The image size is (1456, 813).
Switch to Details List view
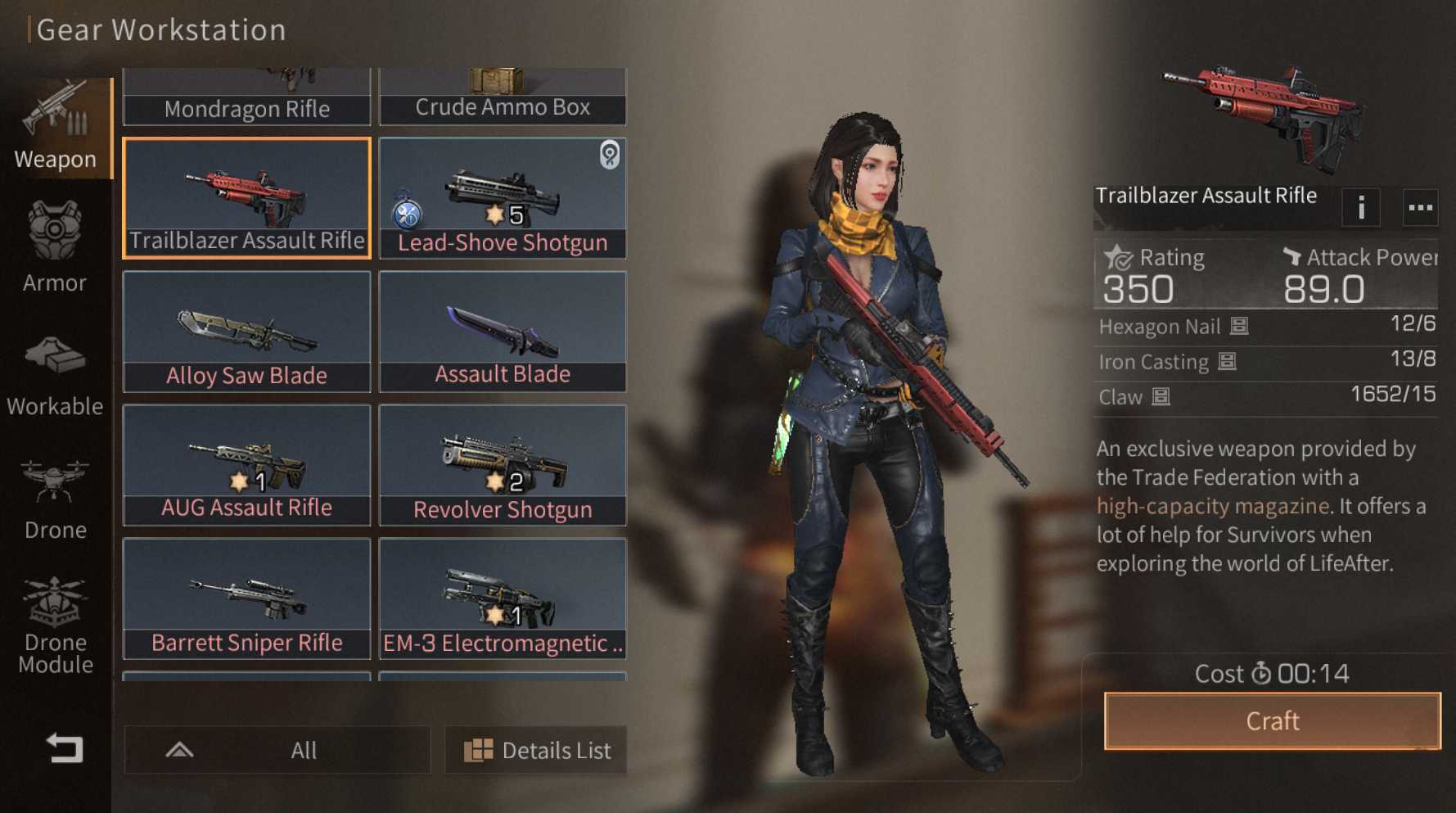pyautogui.click(x=536, y=750)
